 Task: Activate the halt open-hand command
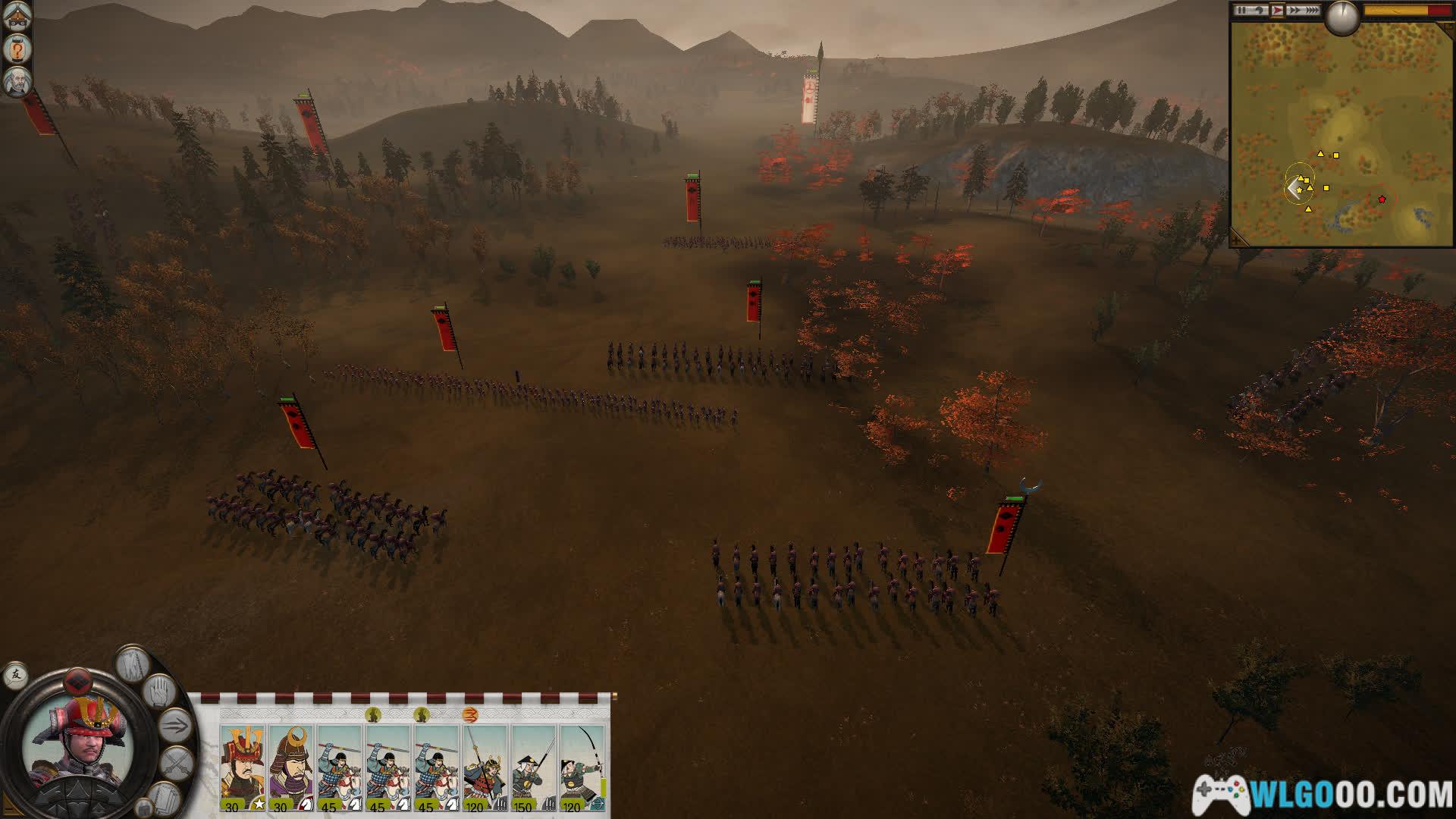point(159,692)
